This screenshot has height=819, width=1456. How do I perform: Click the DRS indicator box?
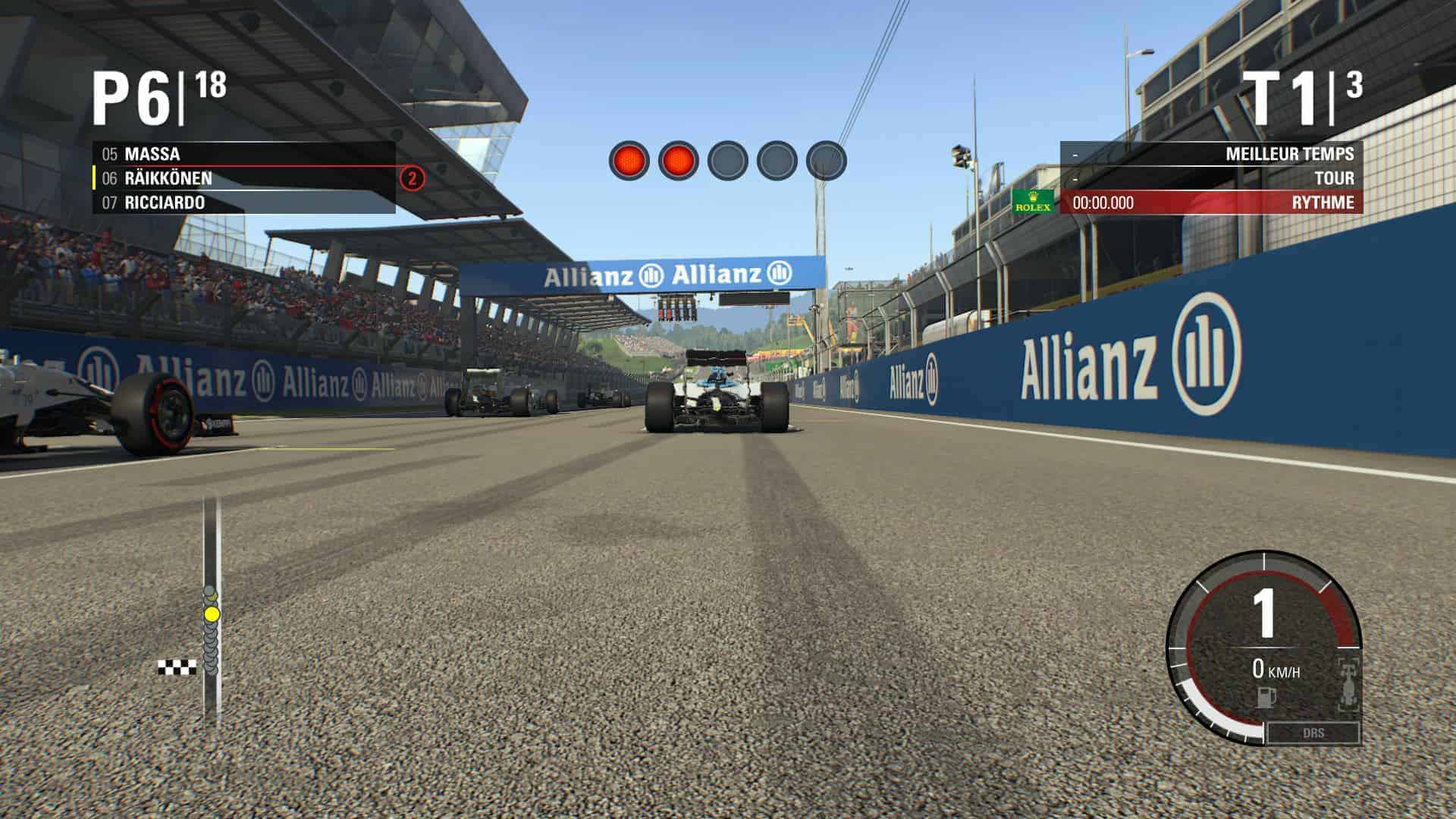click(1313, 733)
